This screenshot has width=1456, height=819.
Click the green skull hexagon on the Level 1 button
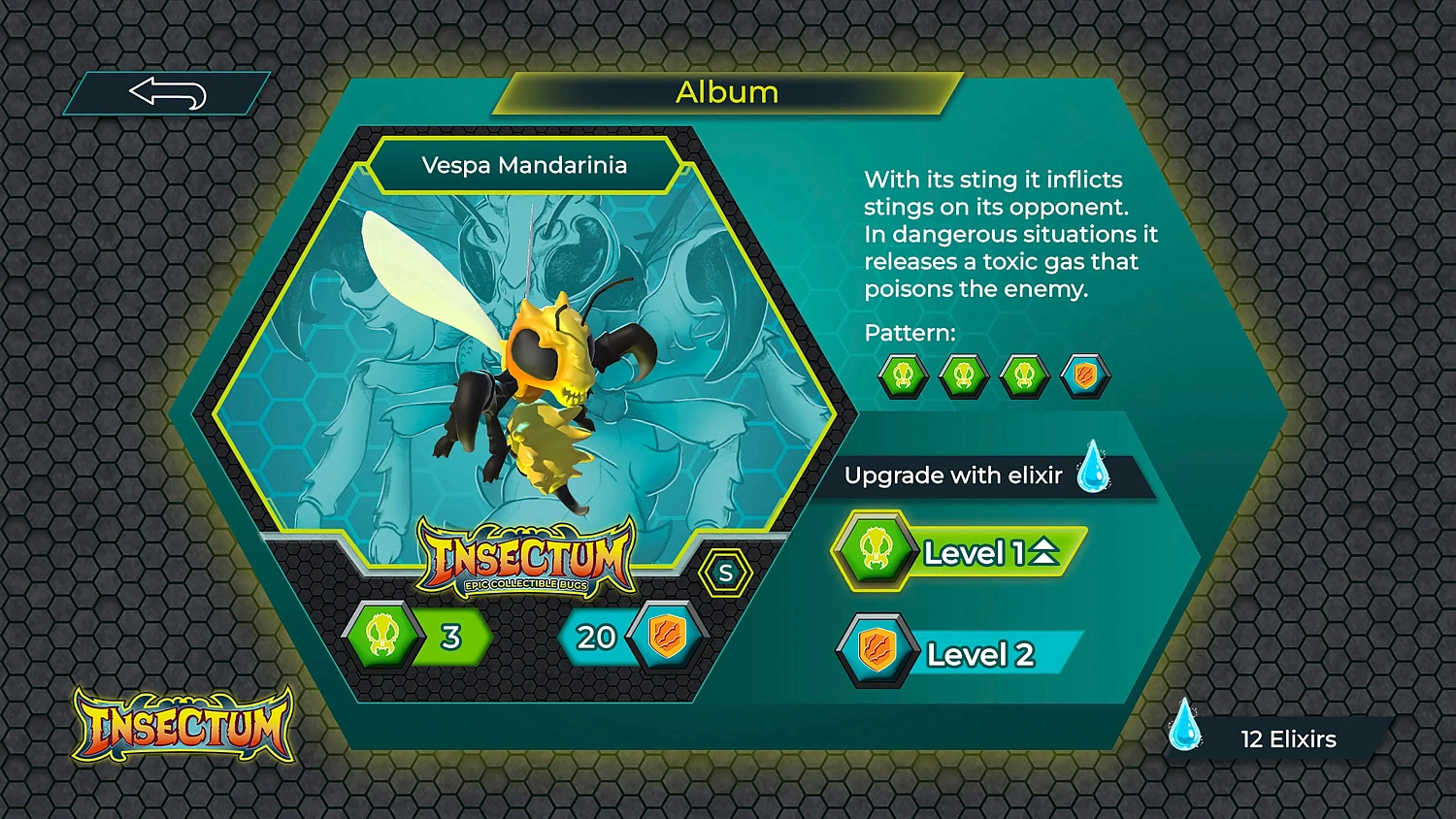coord(875,550)
